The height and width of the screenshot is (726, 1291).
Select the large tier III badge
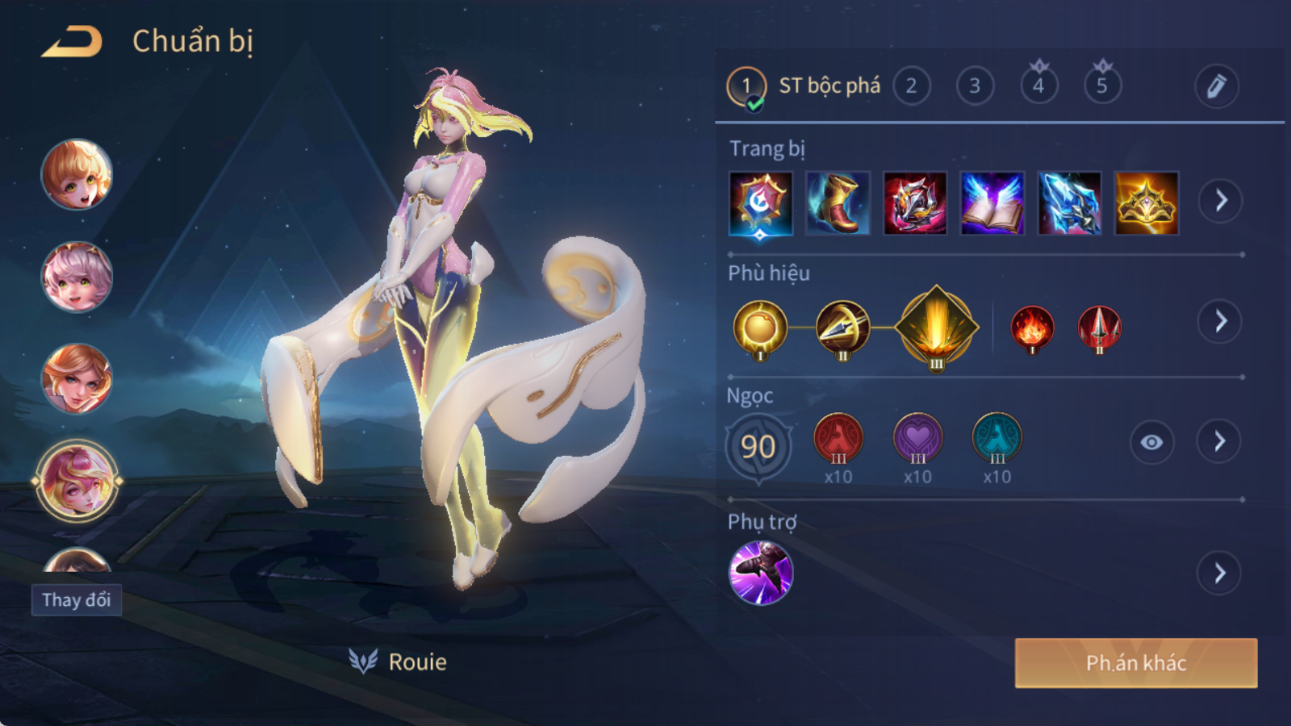click(936, 326)
